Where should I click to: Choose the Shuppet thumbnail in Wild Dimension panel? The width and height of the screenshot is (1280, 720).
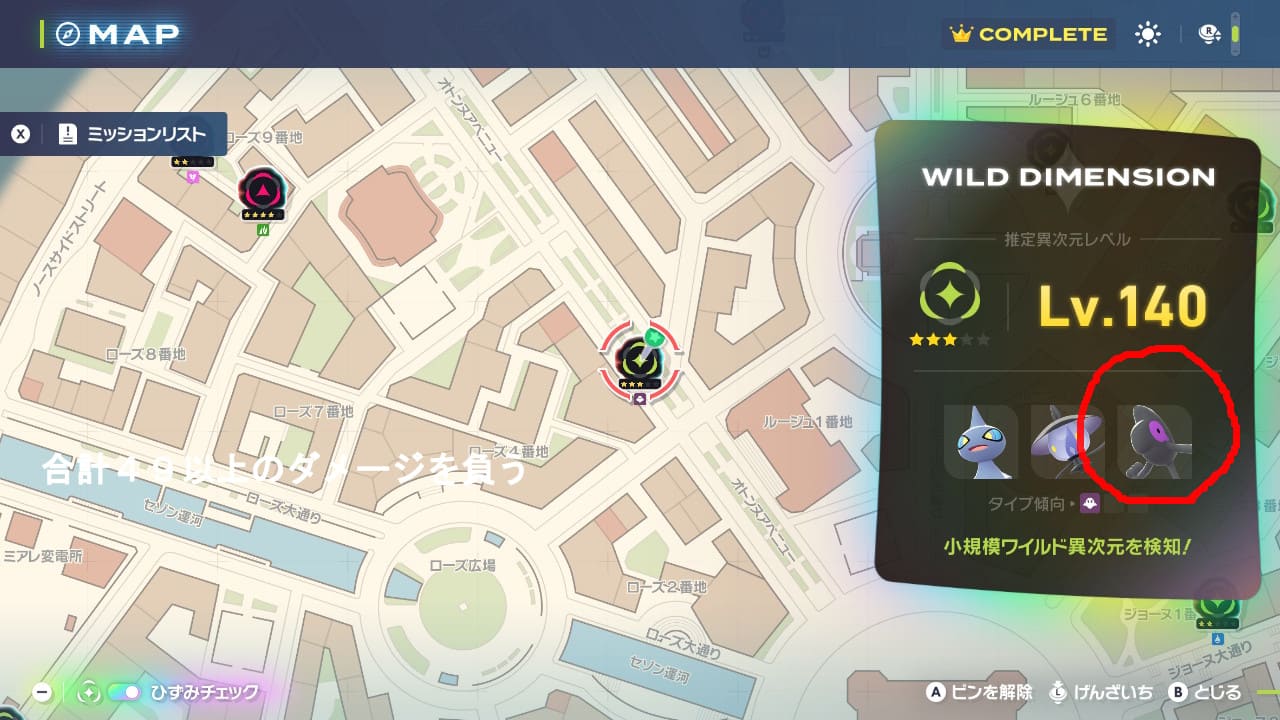[980, 441]
